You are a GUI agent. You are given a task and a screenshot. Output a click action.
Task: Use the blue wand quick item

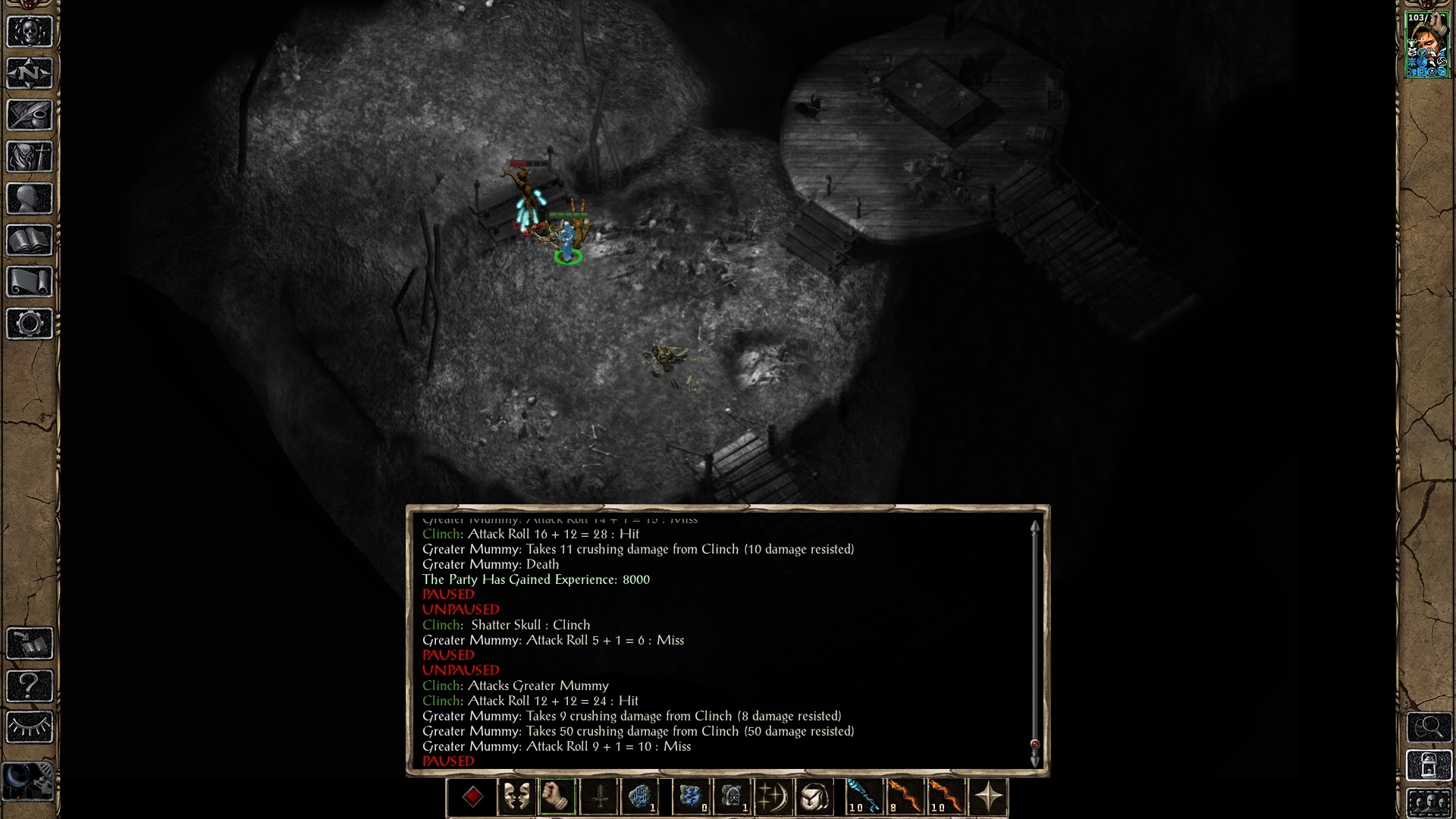[864, 797]
